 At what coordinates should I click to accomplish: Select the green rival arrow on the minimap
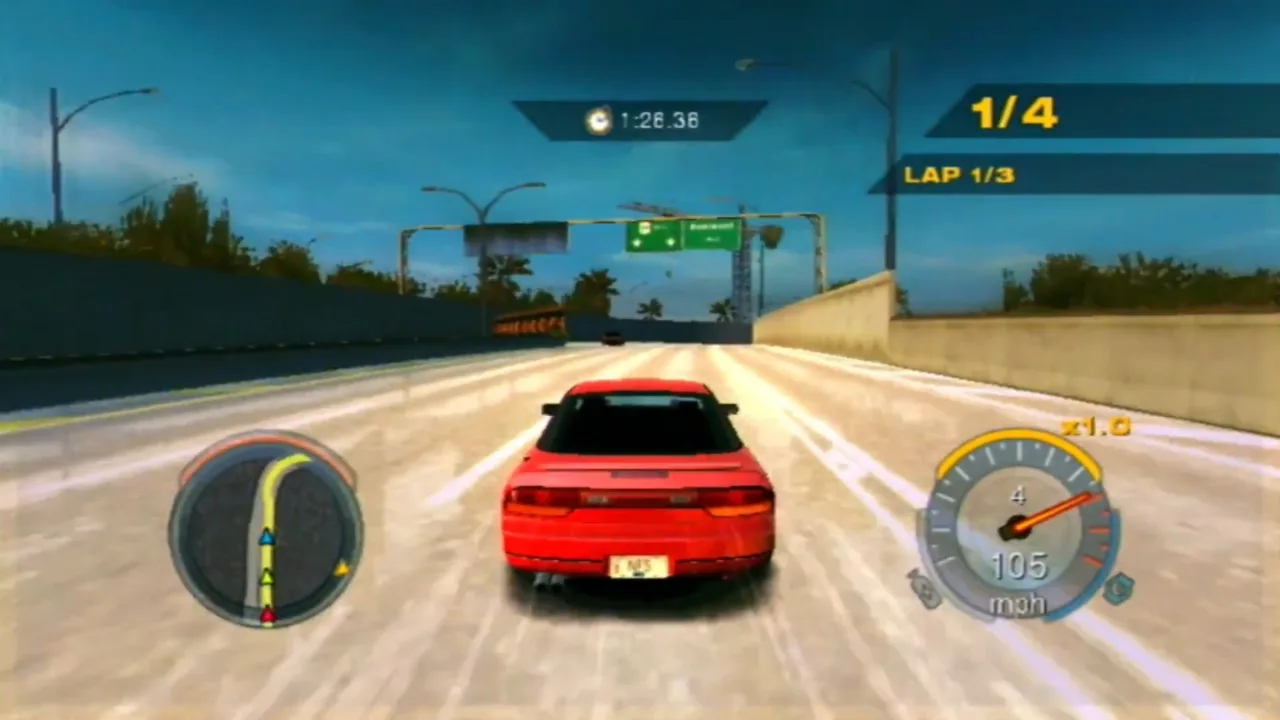click(x=267, y=578)
